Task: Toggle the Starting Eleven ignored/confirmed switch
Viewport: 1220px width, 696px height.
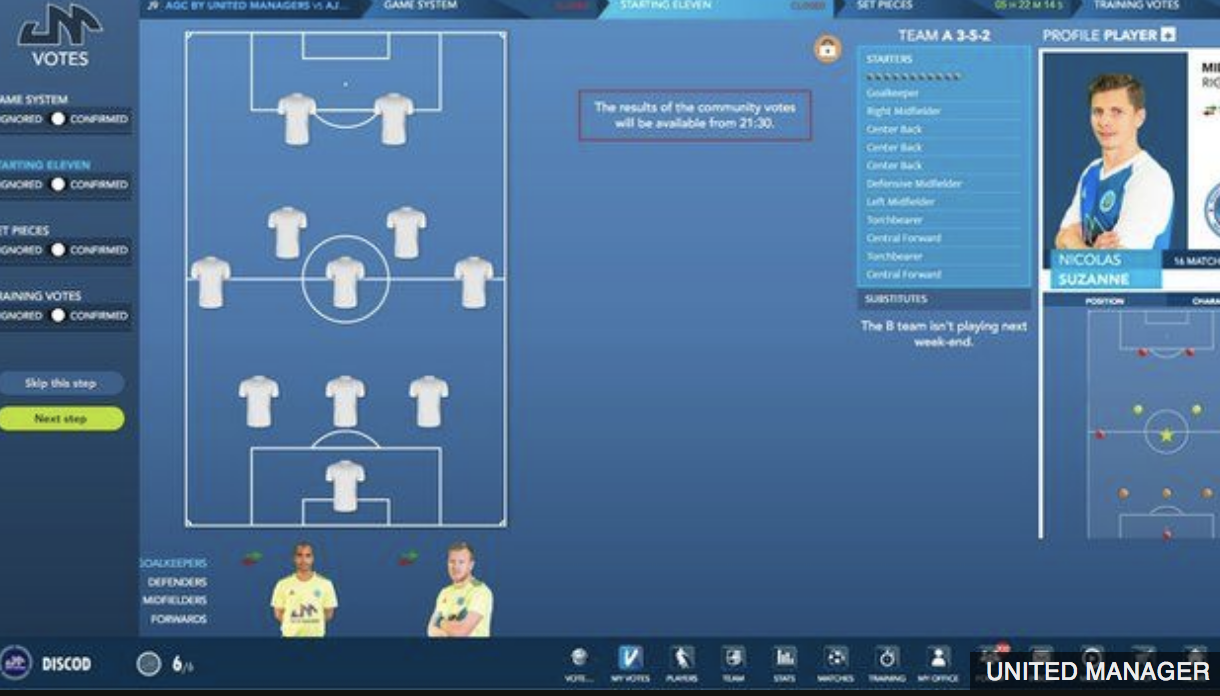Action: point(58,184)
